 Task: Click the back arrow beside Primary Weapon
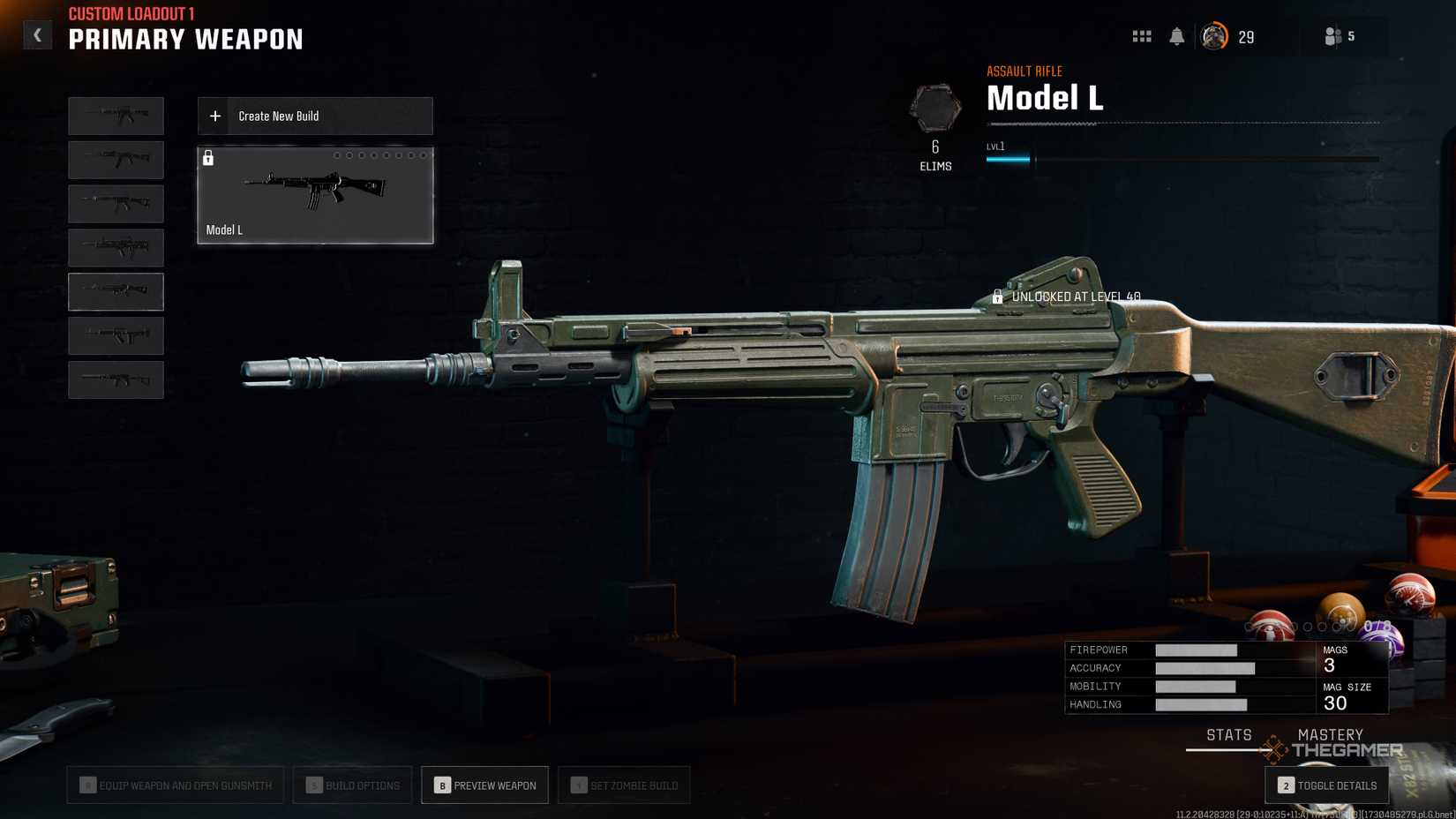37,34
